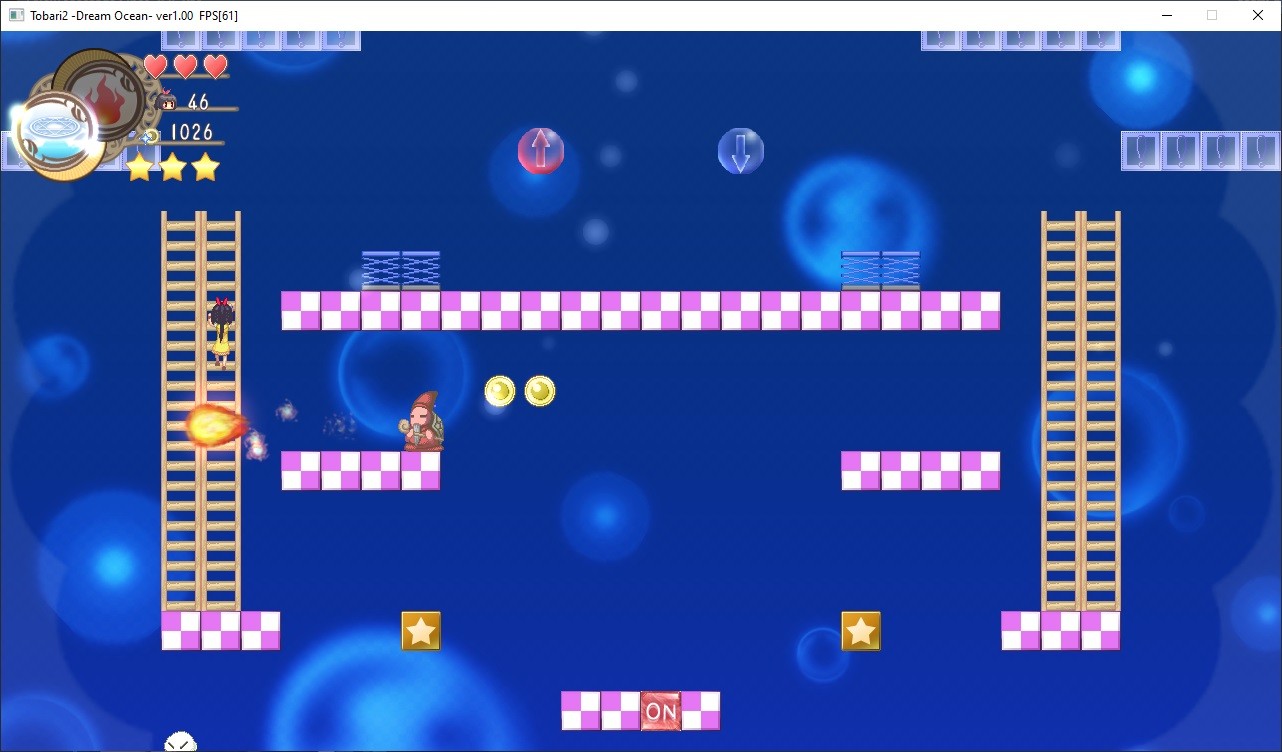Collect the right gold coin

pos(540,391)
